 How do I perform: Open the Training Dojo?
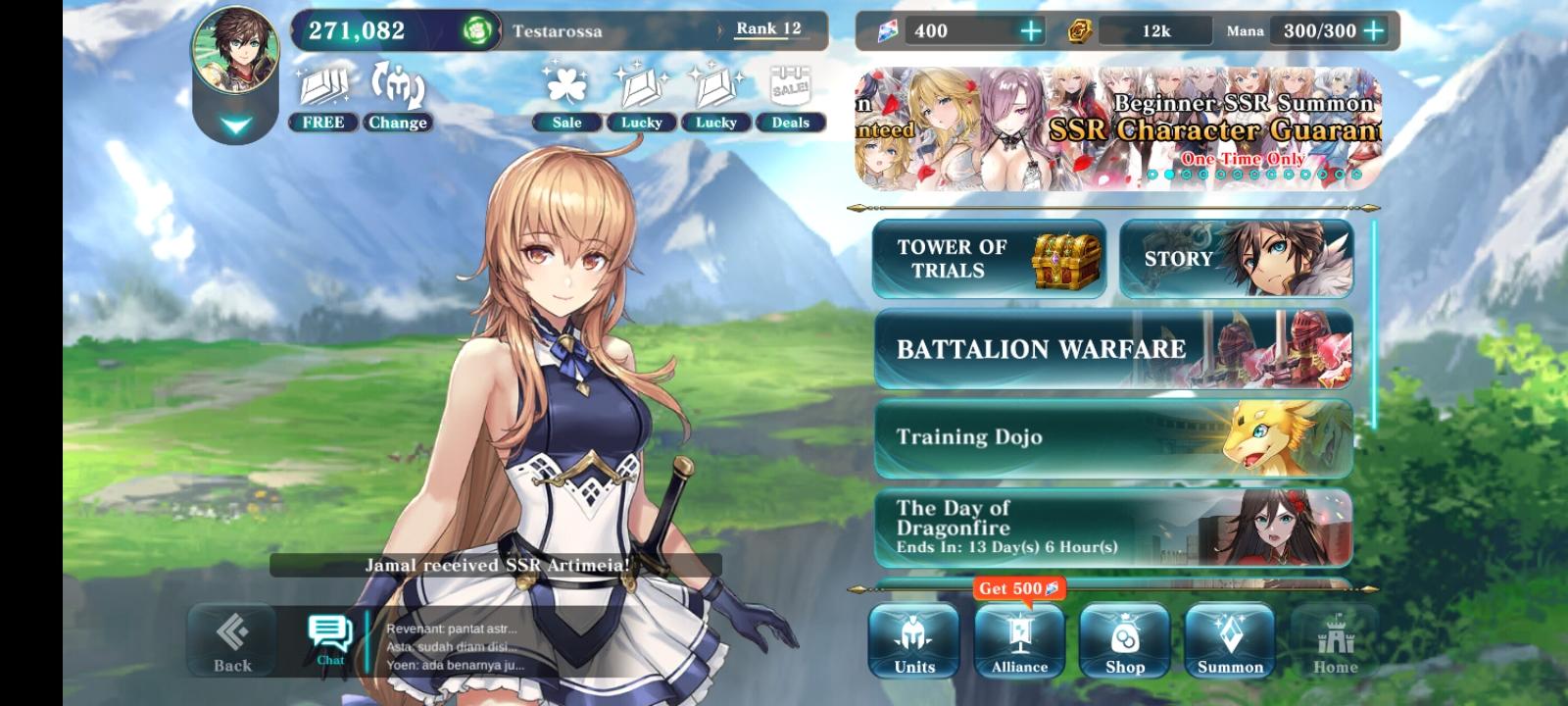click(1112, 437)
